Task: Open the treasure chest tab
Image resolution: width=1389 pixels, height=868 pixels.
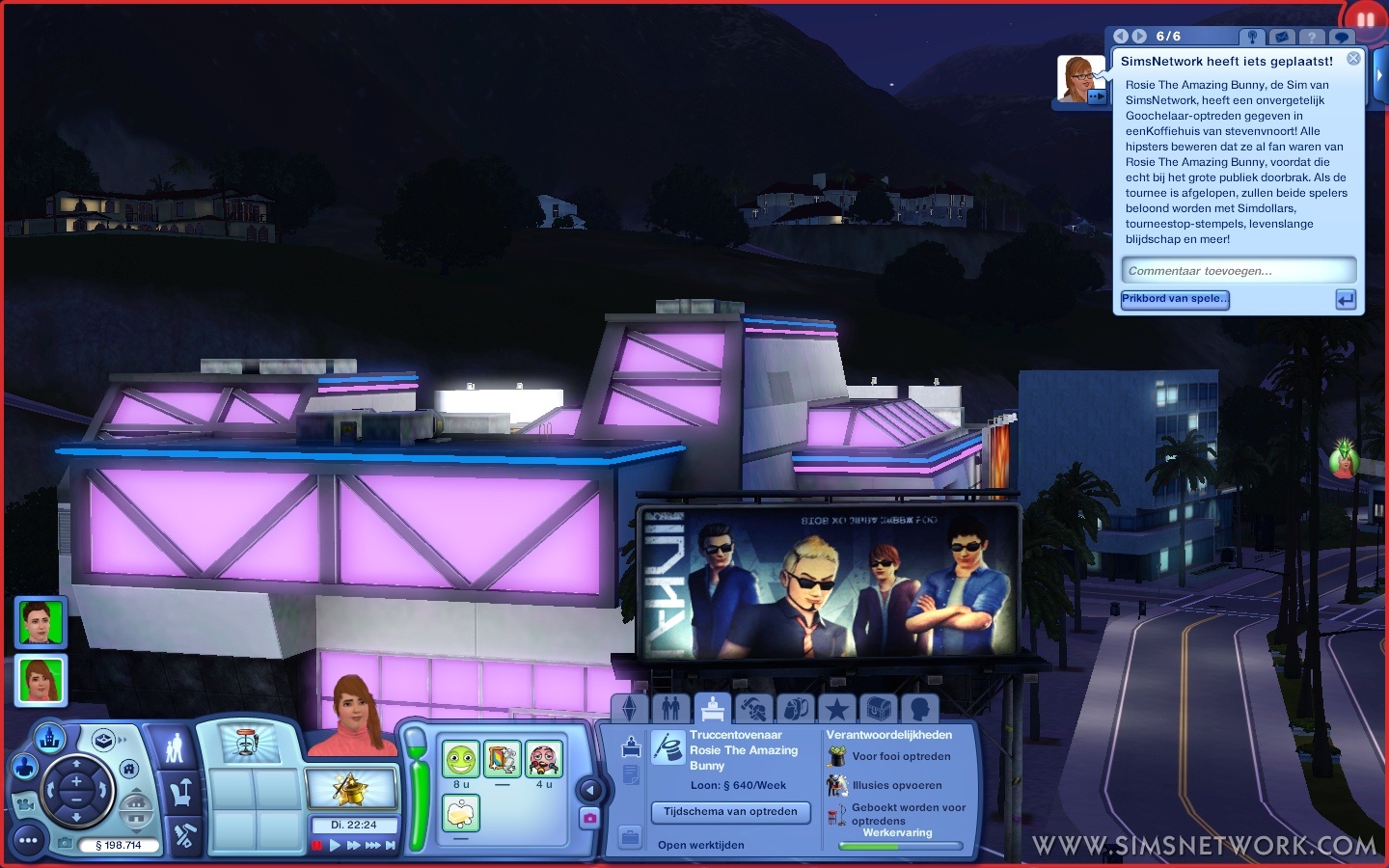Action: click(x=878, y=710)
